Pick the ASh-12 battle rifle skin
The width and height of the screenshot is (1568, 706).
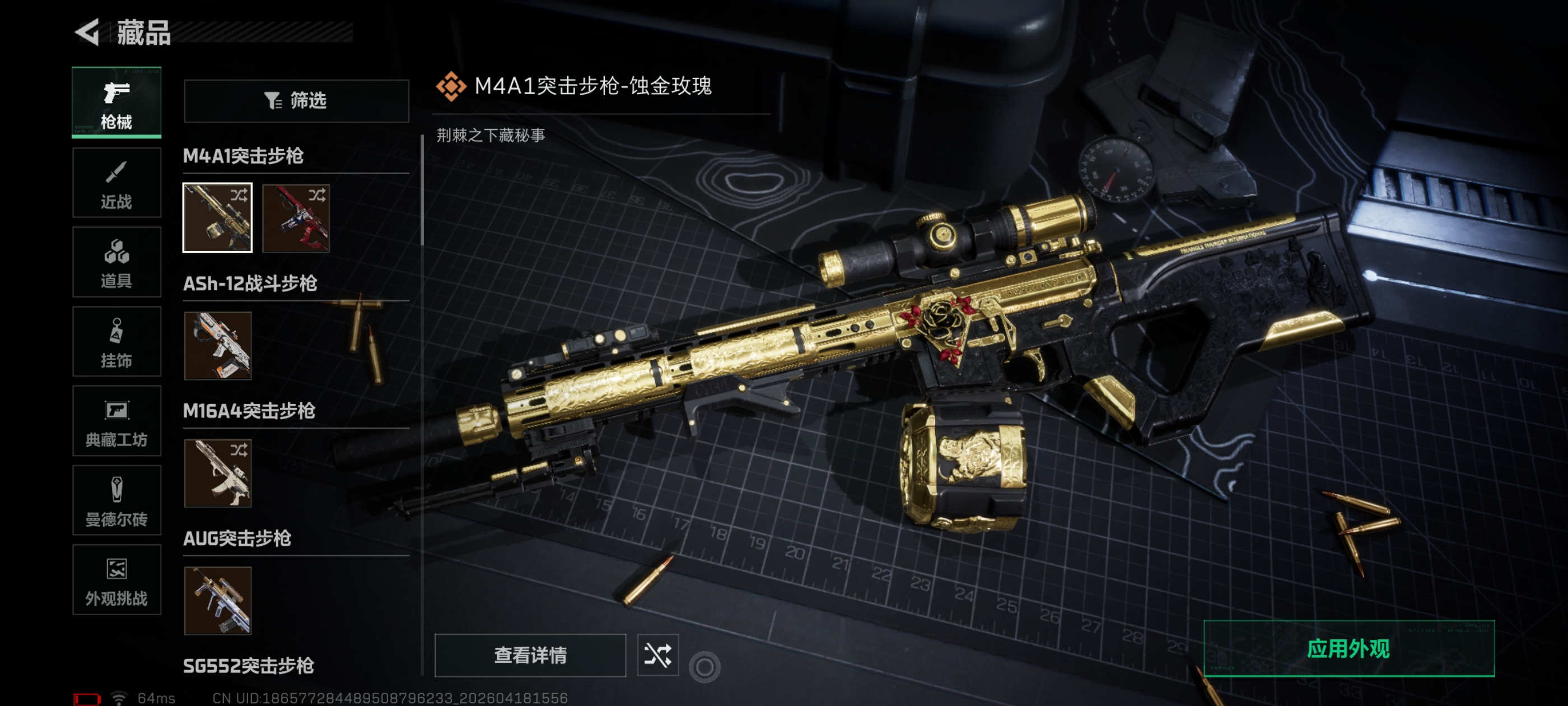pyautogui.click(x=217, y=345)
